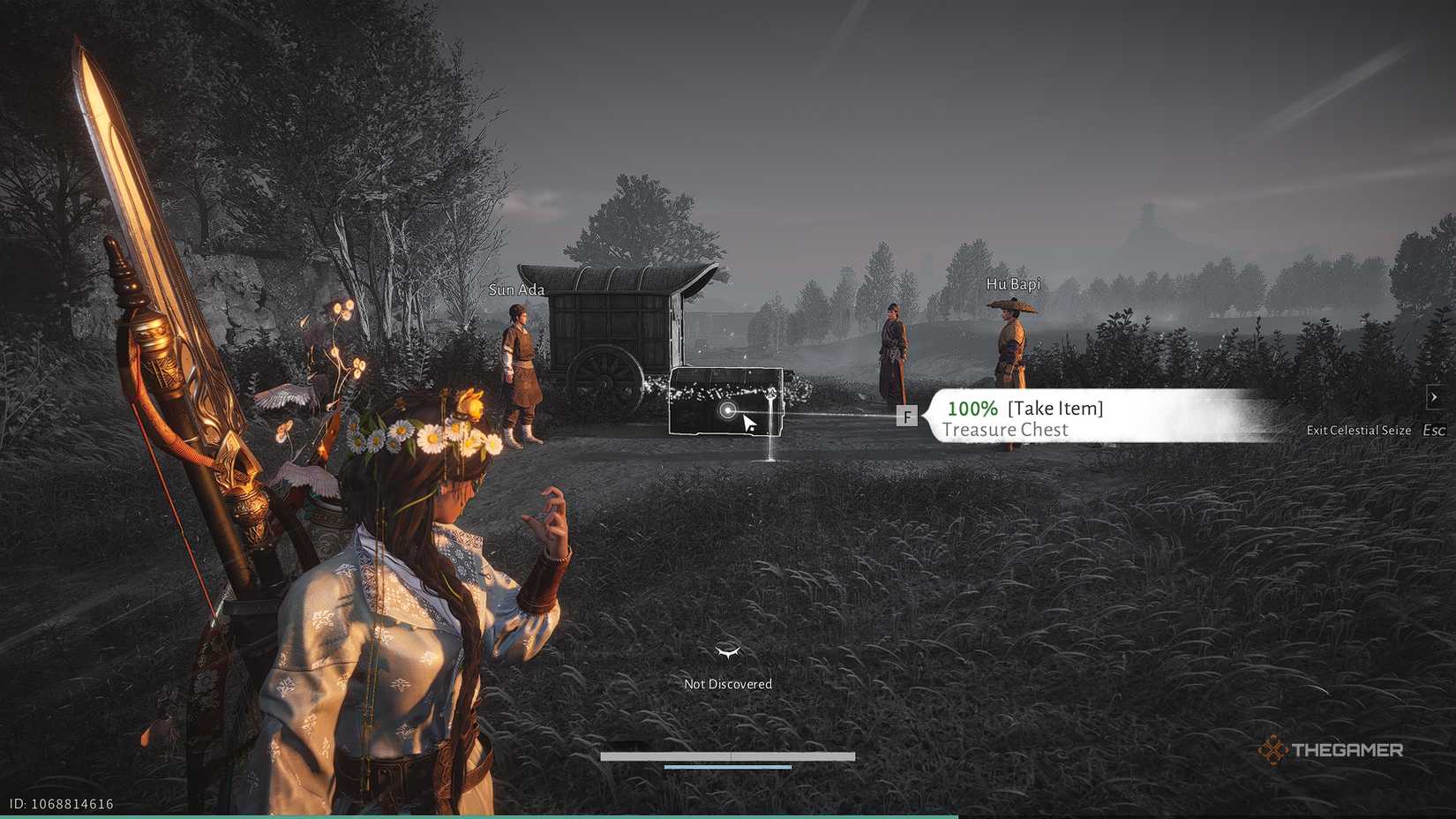Viewport: 1456px width, 819px height.
Task: Click the Not Discovered text
Action: tap(727, 683)
